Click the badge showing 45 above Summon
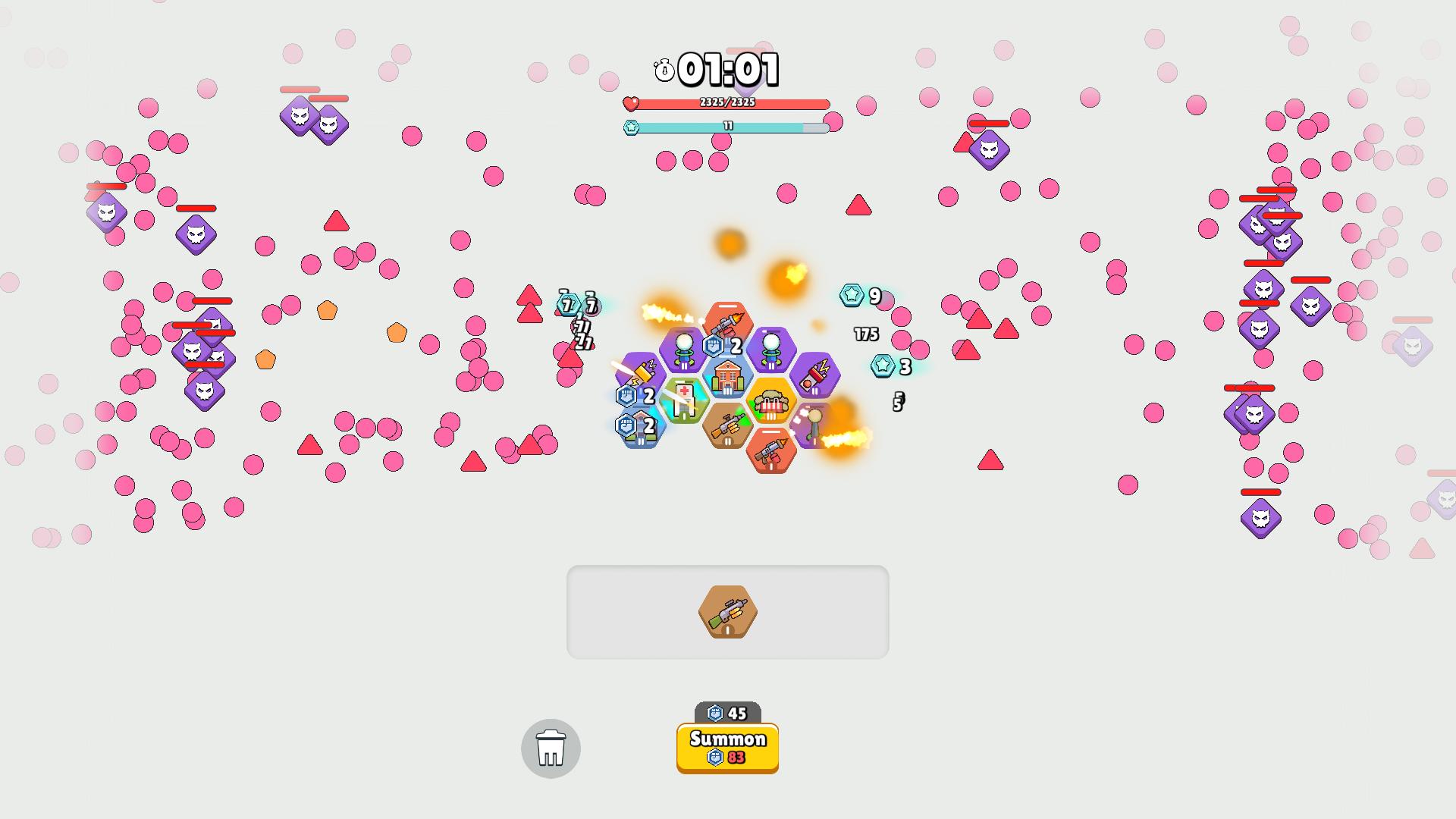1456x819 pixels. pos(726,711)
